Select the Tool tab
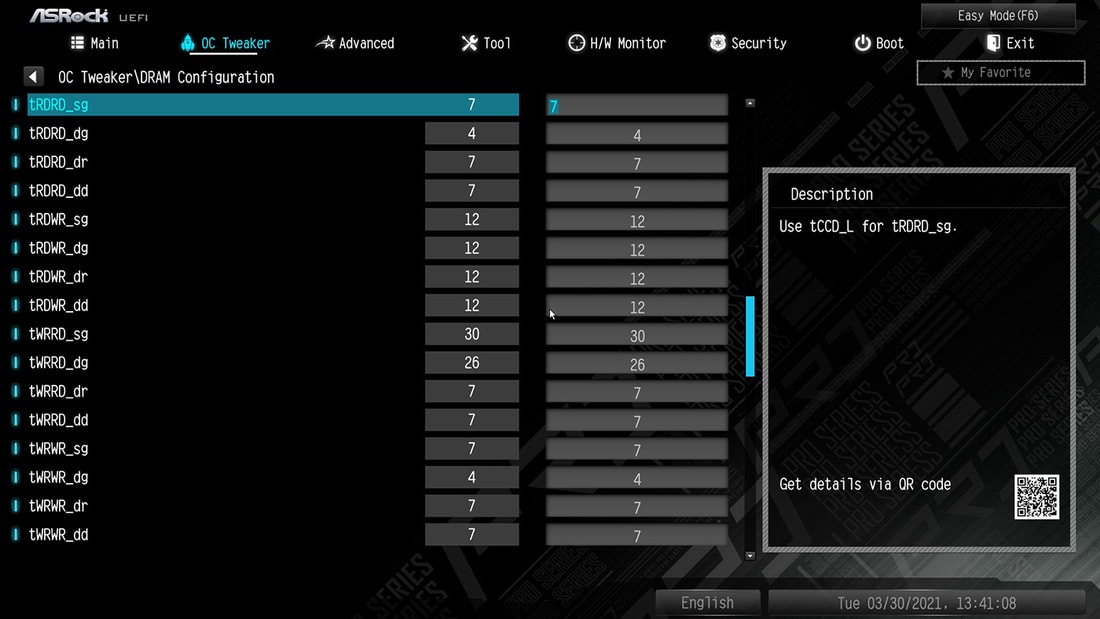The image size is (1100, 619). pos(485,43)
